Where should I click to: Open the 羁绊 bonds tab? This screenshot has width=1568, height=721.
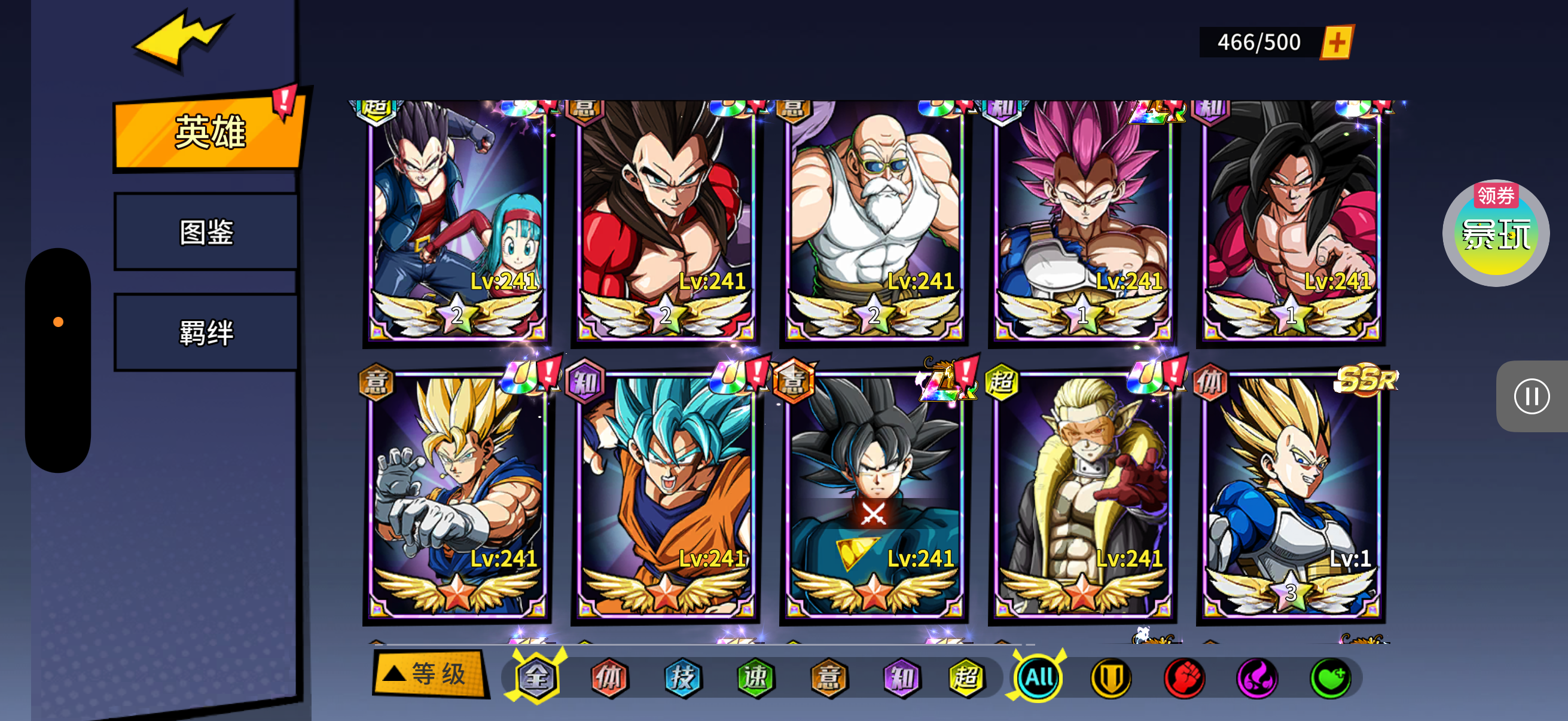click(x=206, y=333)
